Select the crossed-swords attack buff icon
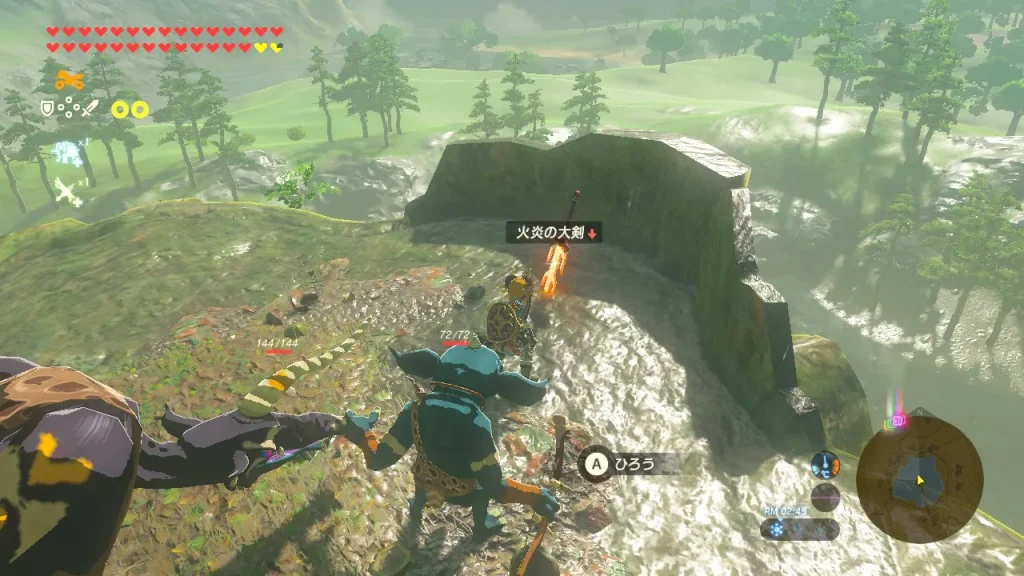The height and width of the screenshot is (576, 1024). click(67, 190)
